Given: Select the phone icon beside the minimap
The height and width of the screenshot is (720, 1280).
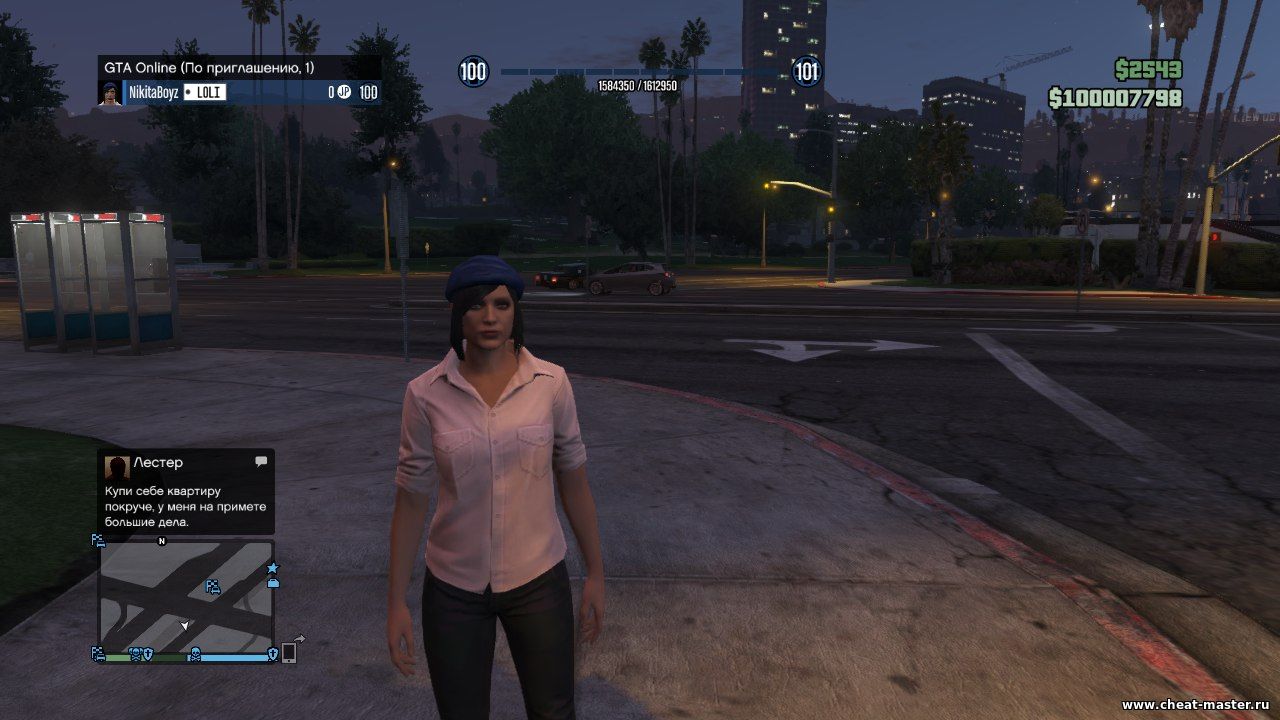Looking at the screenshot, I should [289, 652].
